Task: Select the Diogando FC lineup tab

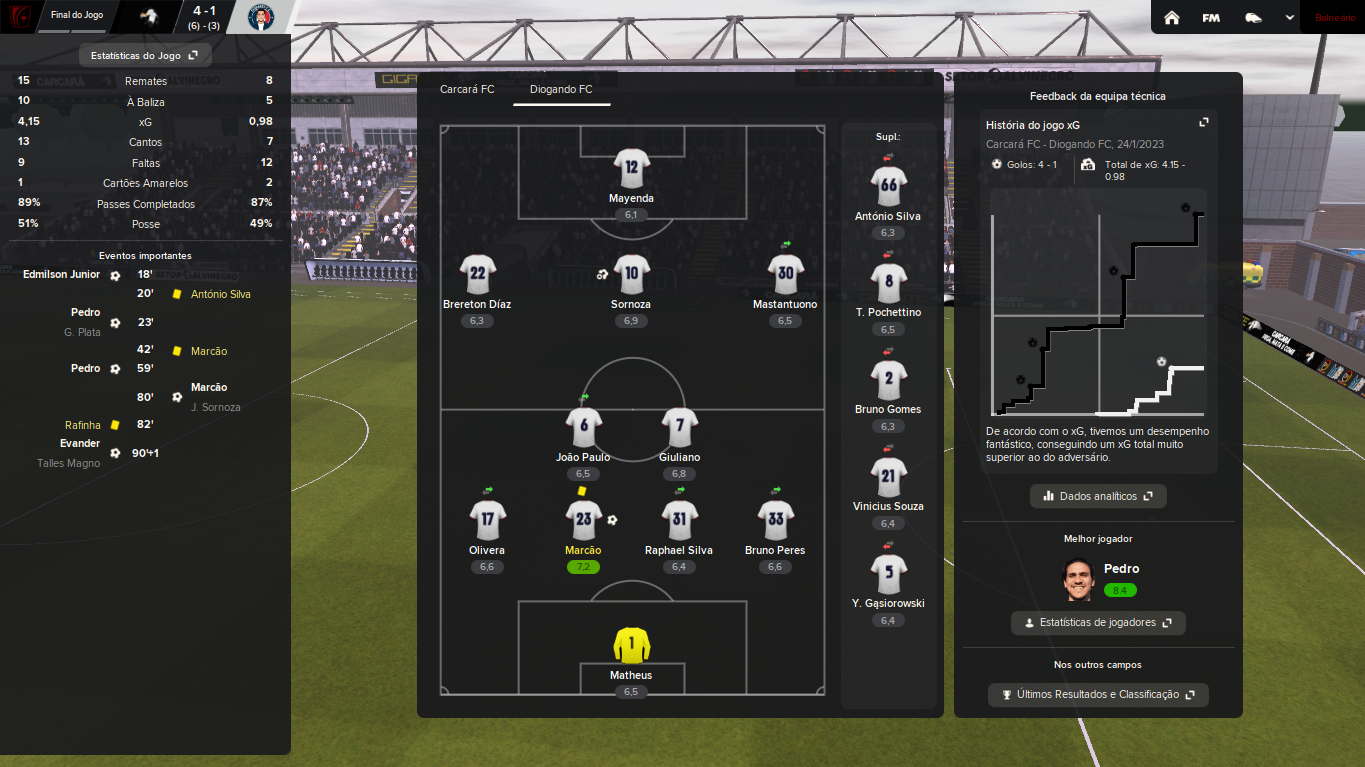Action: (x=561, y=89)
